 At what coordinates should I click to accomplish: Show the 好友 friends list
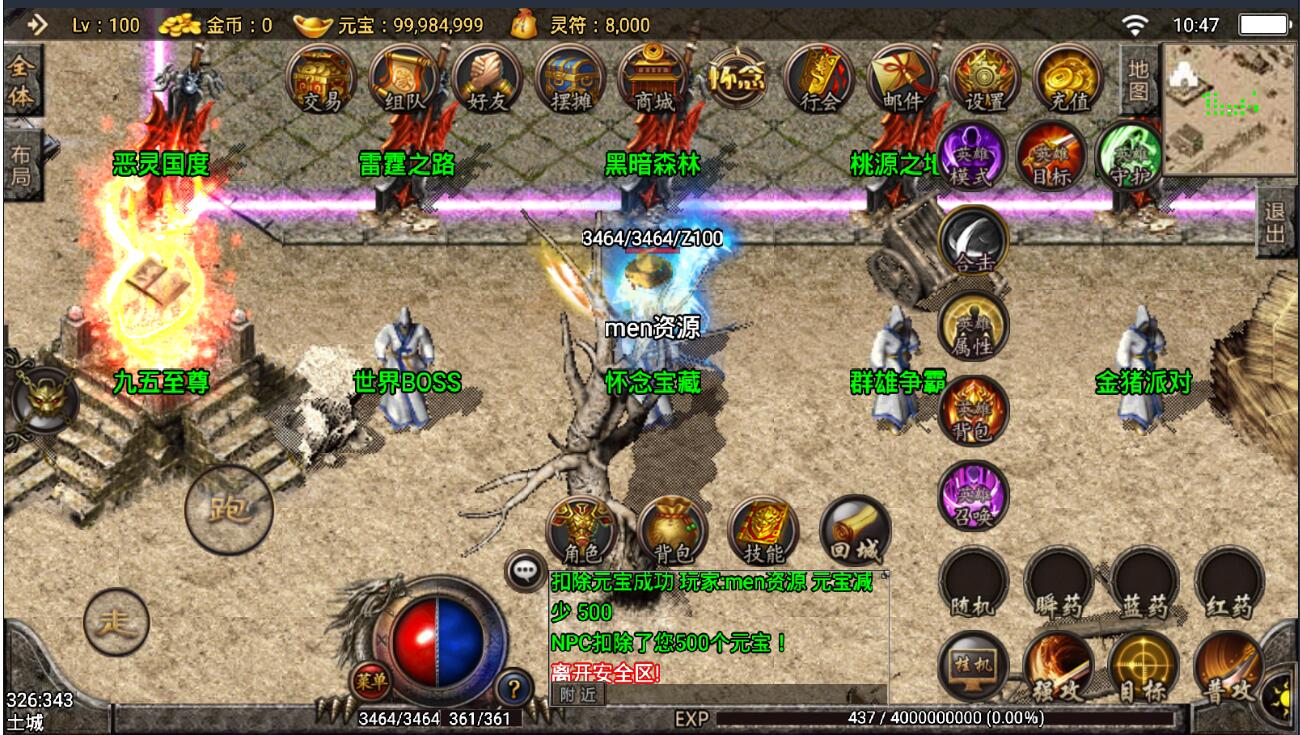tap(487, 79)
